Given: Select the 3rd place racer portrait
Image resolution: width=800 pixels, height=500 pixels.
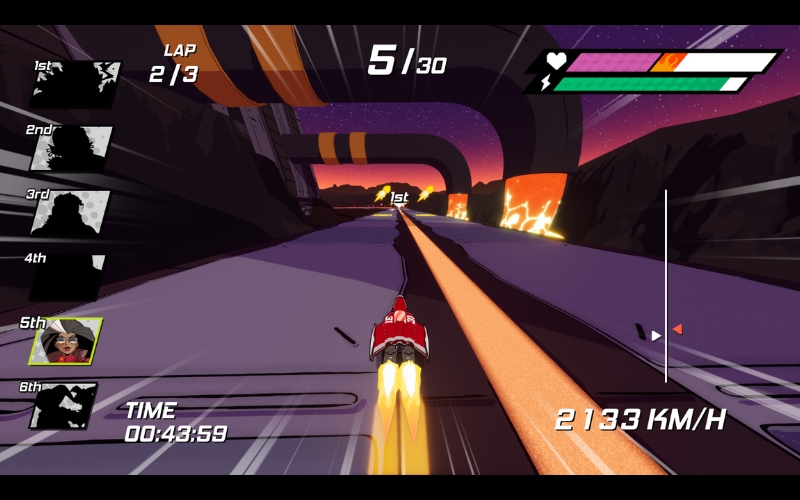Looking at the screenshot, I should coord(69,212).
